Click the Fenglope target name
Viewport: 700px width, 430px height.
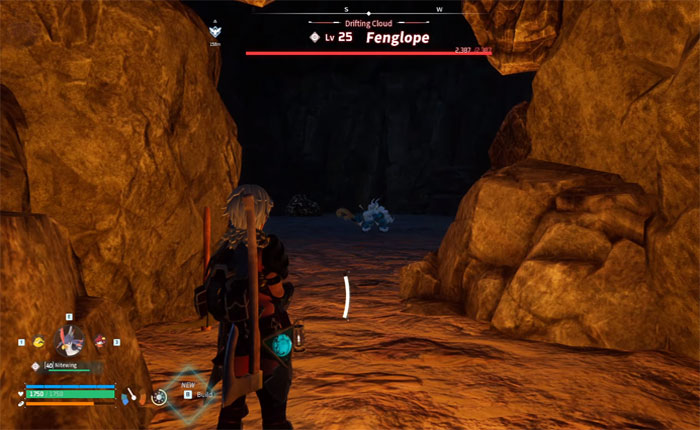click(396, 37)
